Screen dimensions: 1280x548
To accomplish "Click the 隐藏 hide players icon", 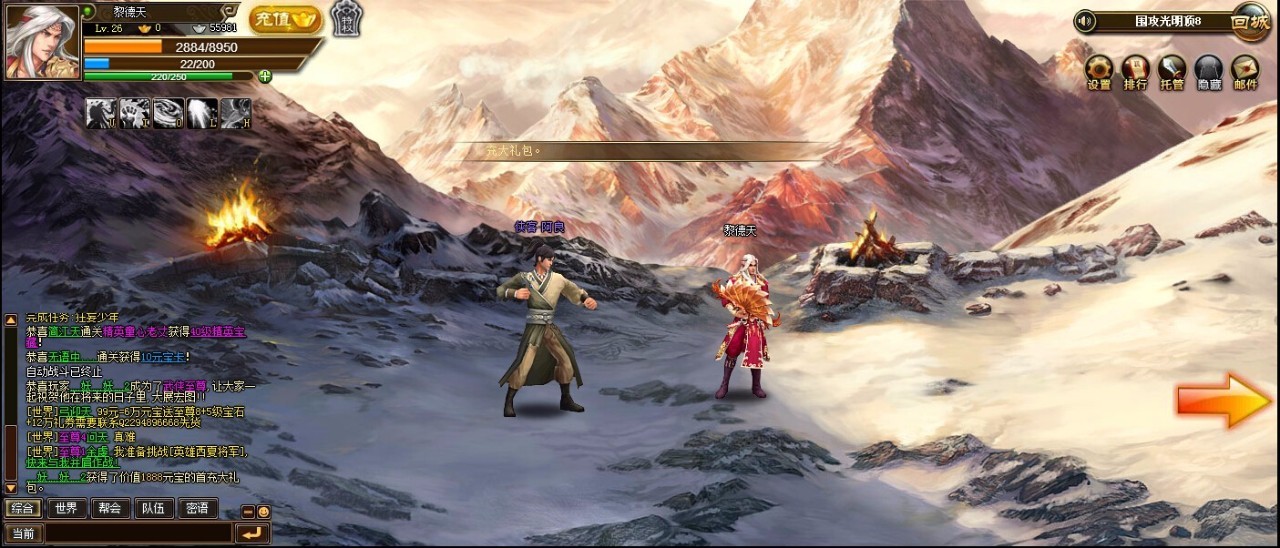I will [x=1208, y=71].
